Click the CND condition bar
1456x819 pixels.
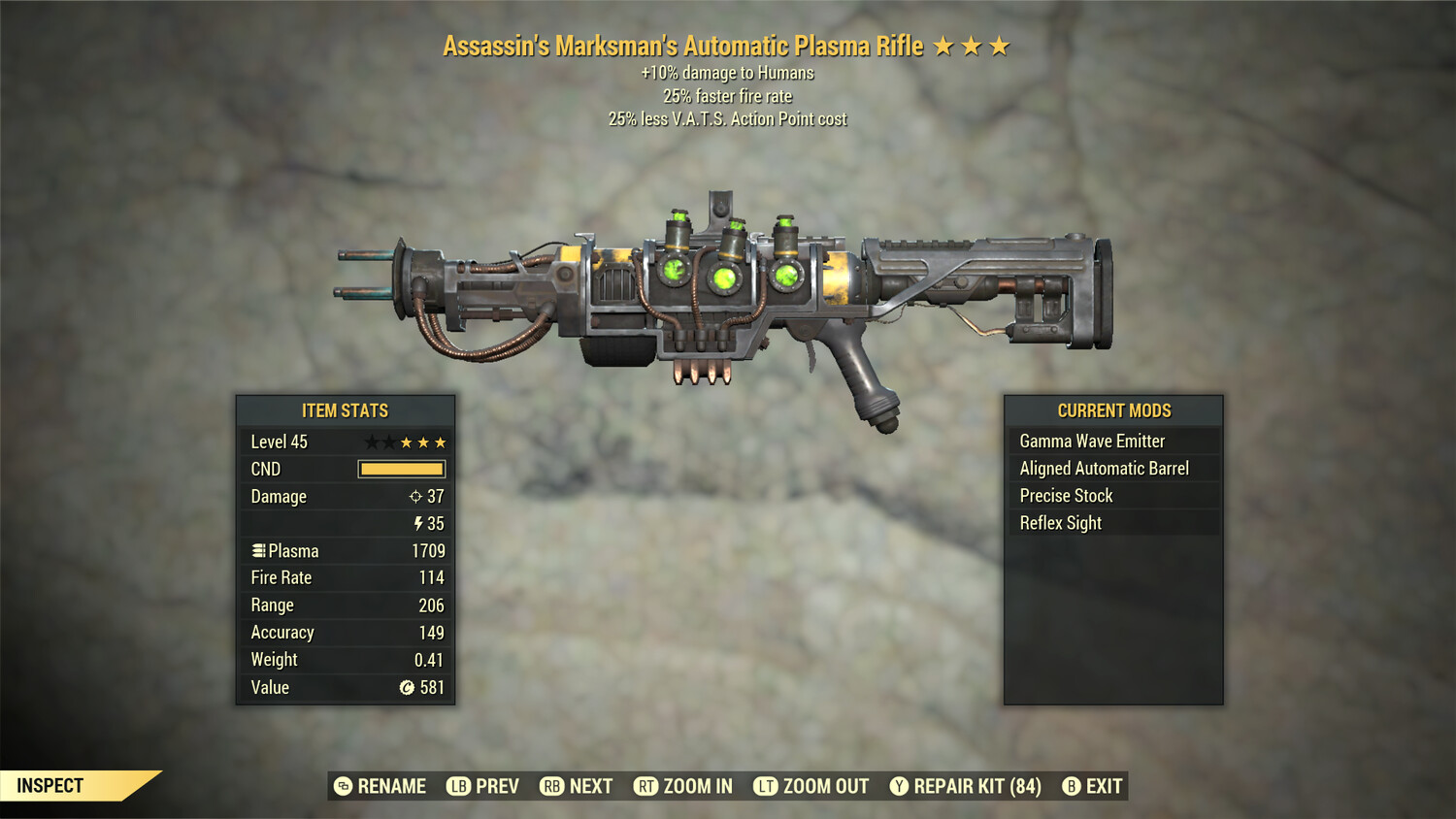pos(402,469)
